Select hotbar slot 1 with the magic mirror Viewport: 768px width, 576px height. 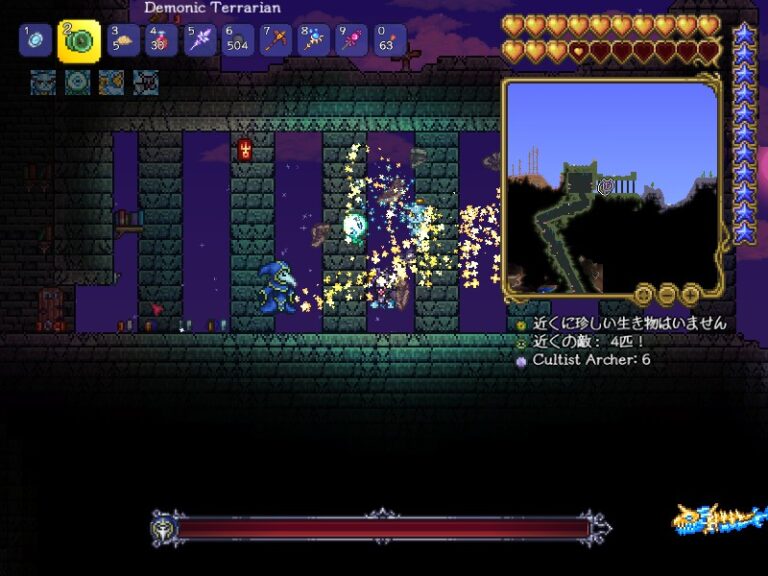click(x=34, y=41)
